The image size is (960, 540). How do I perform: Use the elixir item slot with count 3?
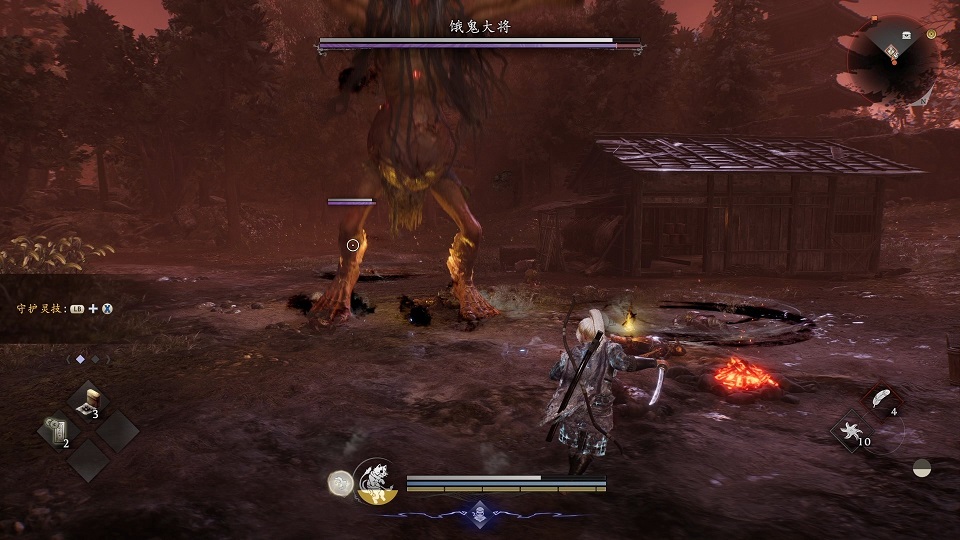89,400
